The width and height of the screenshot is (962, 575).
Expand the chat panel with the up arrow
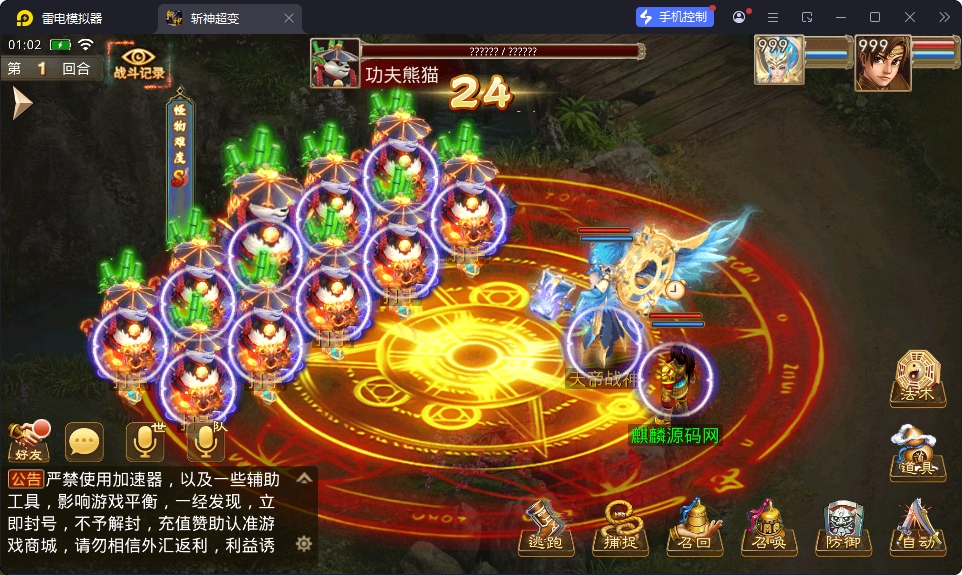[x=305, y=479]
